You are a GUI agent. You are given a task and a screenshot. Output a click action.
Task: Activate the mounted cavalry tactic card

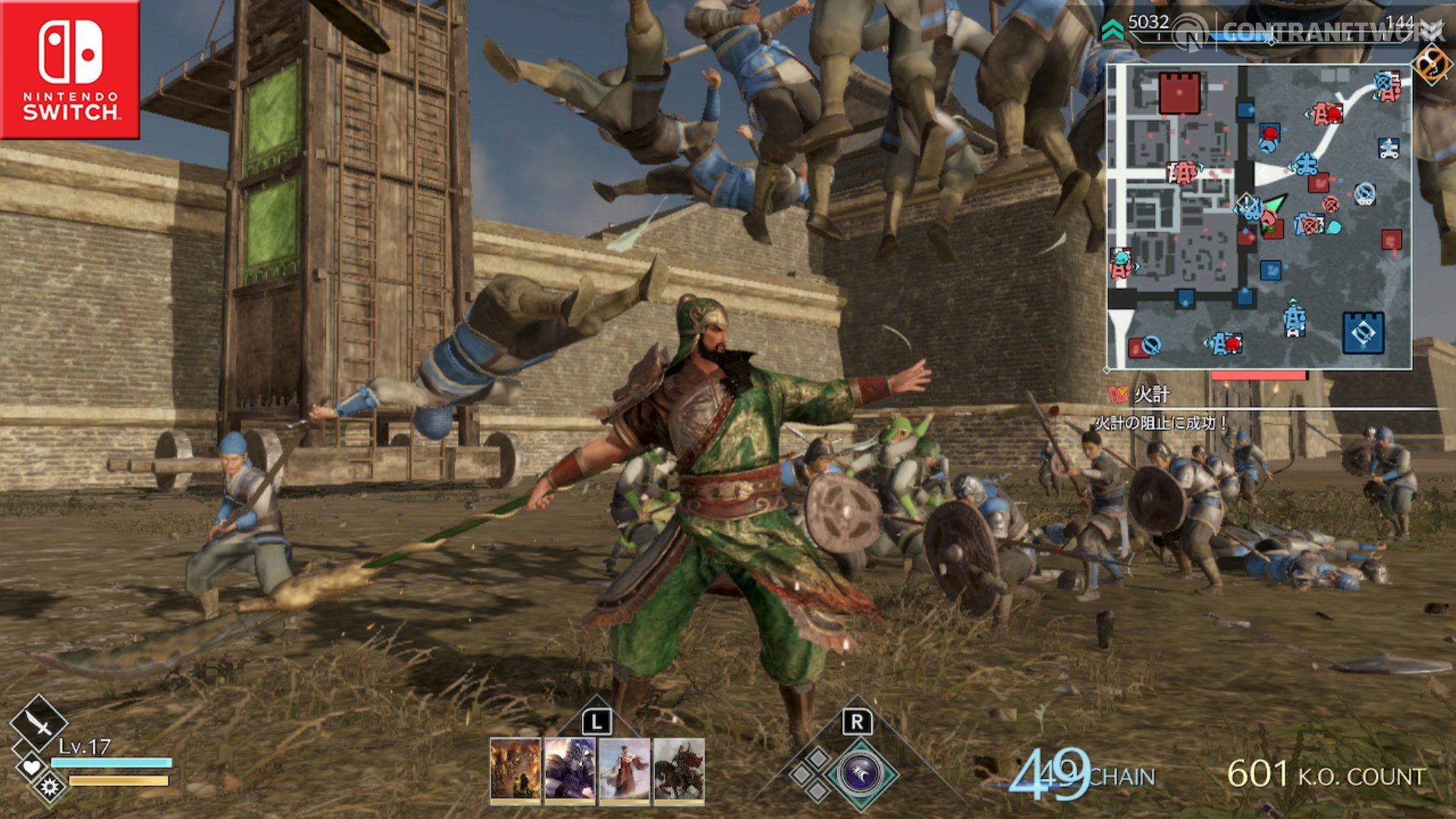[679, 770]
